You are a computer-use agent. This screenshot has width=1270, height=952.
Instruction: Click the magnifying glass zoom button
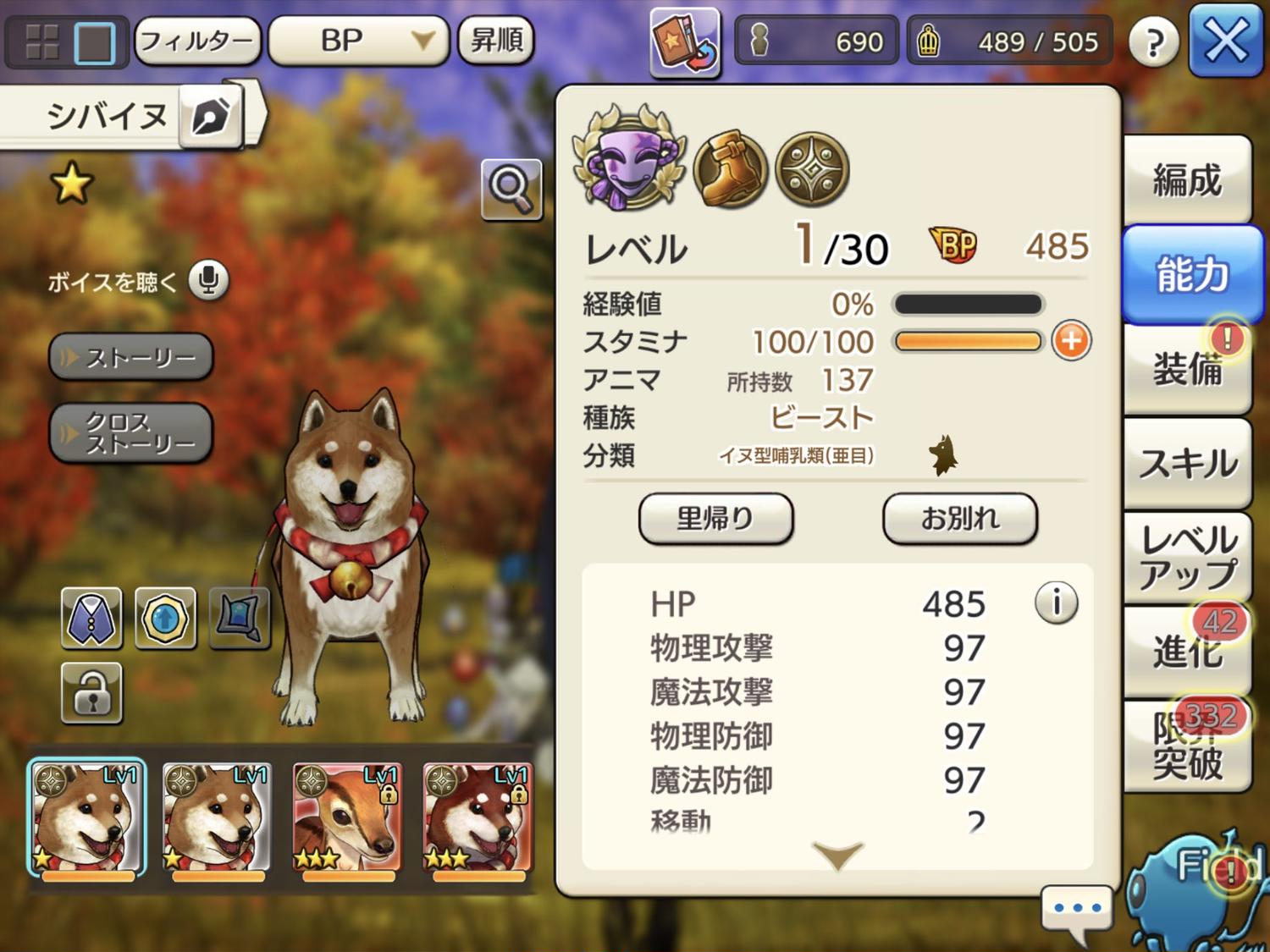(x=511, y=188)
